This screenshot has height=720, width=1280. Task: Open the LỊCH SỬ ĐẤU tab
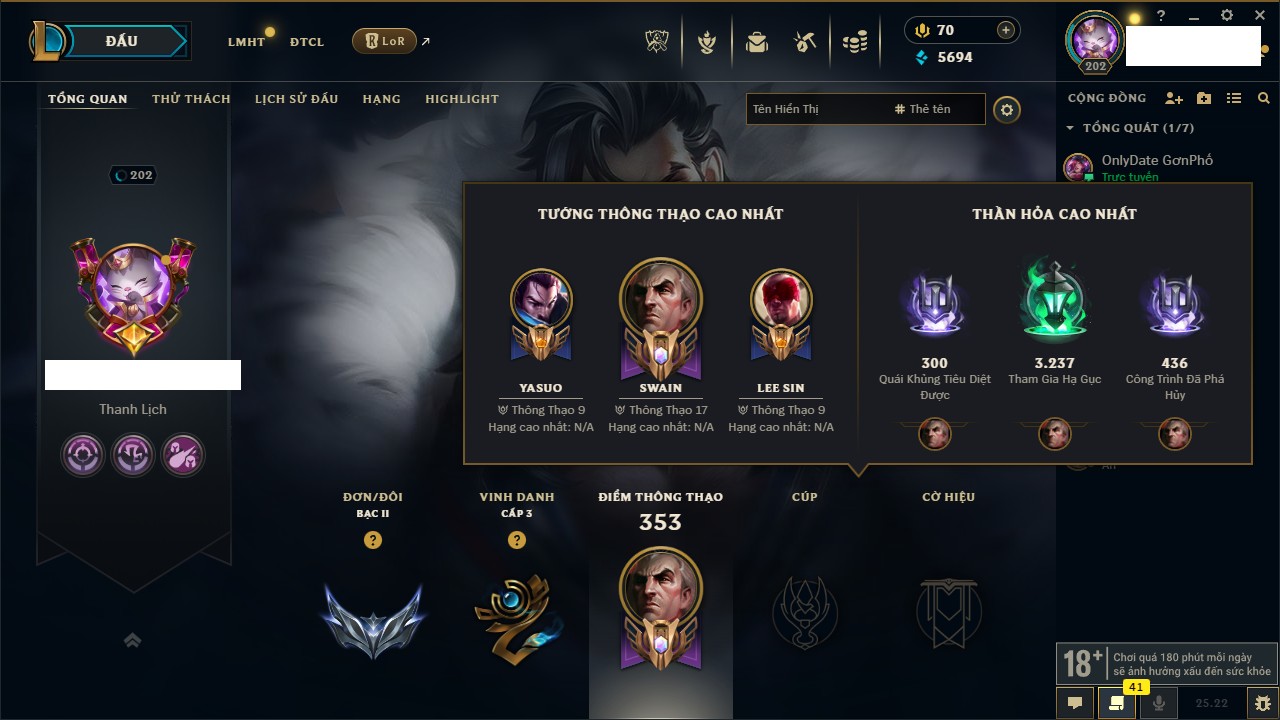pos(296,99)
